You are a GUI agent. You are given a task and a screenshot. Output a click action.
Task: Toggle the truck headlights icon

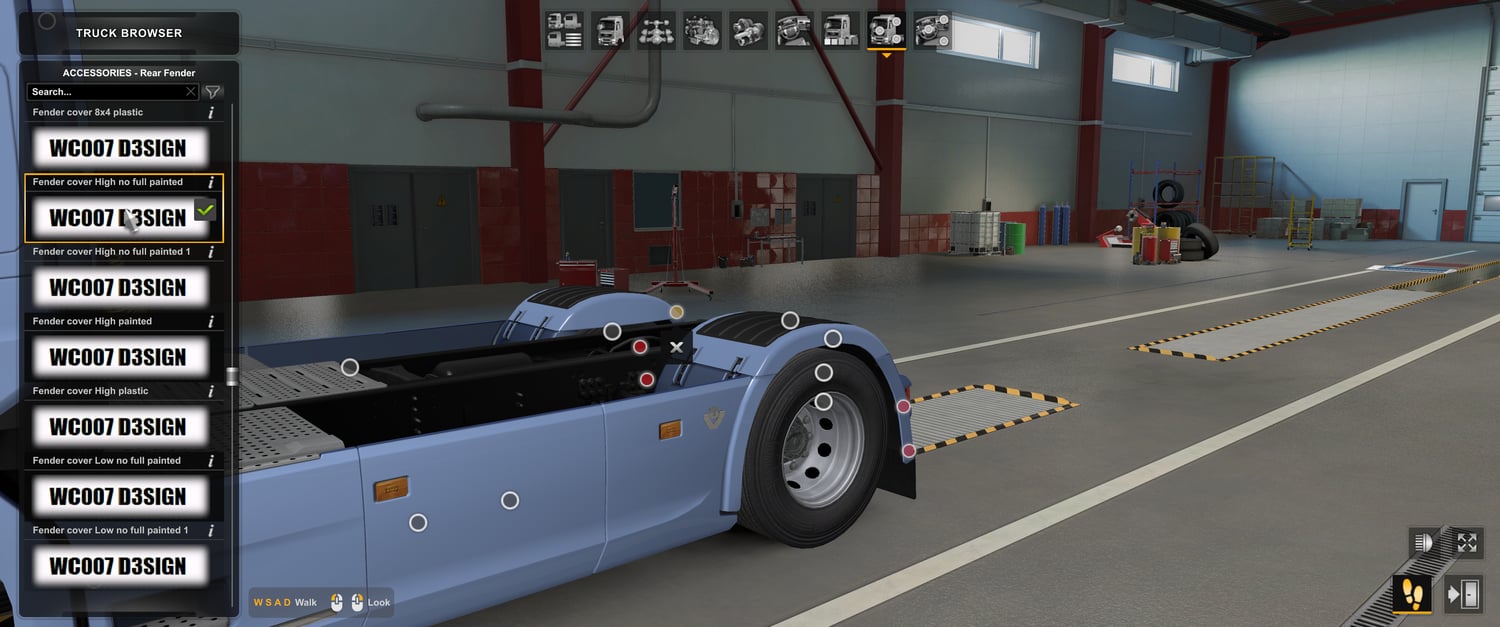click(1424, 543)
